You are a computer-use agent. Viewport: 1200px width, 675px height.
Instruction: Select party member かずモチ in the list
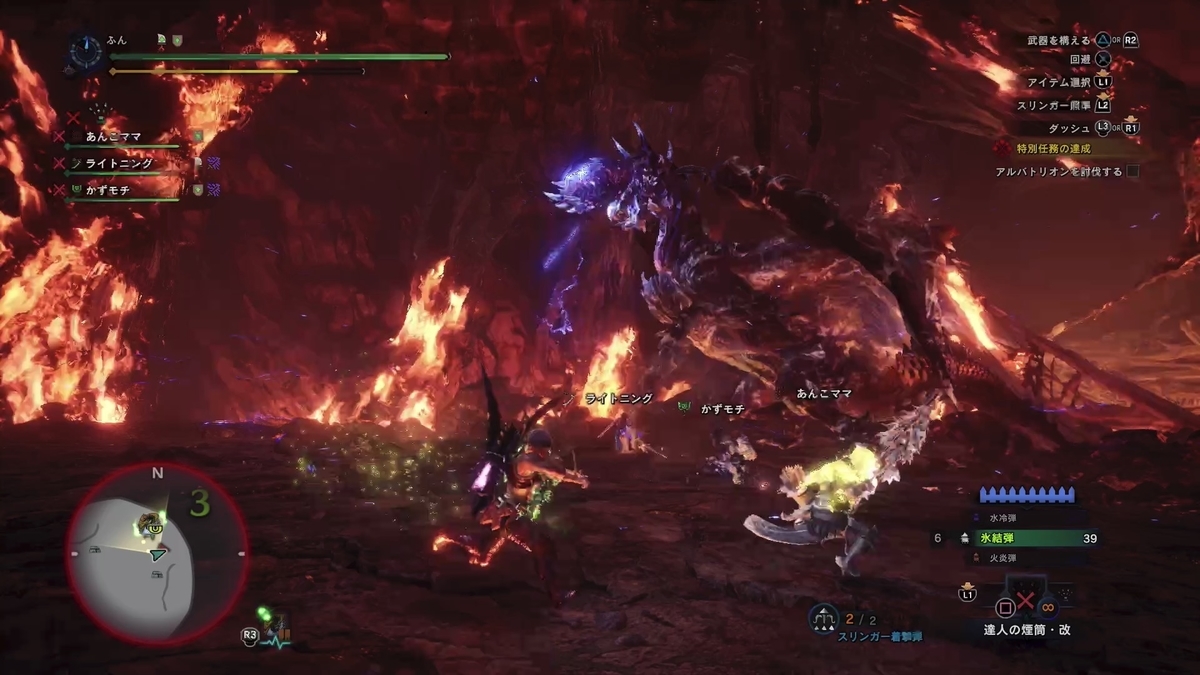click(107, 190)
